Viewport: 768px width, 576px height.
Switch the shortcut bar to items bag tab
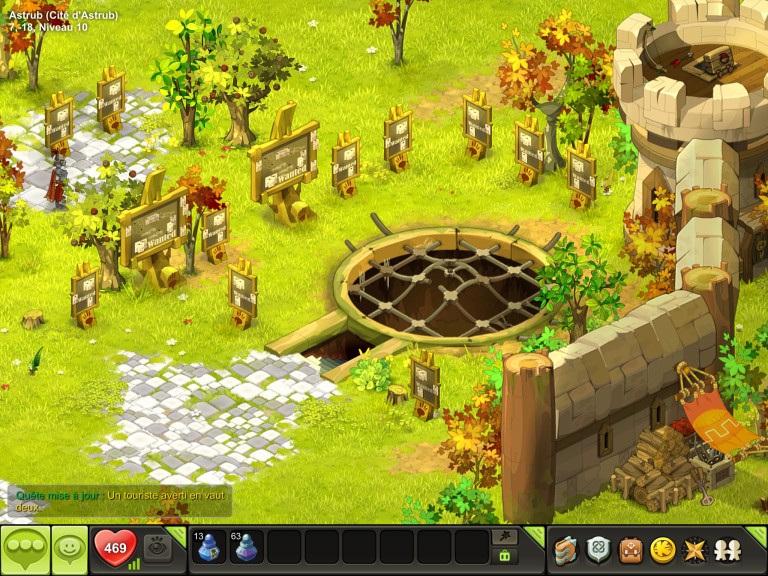[x=505, y=556]
